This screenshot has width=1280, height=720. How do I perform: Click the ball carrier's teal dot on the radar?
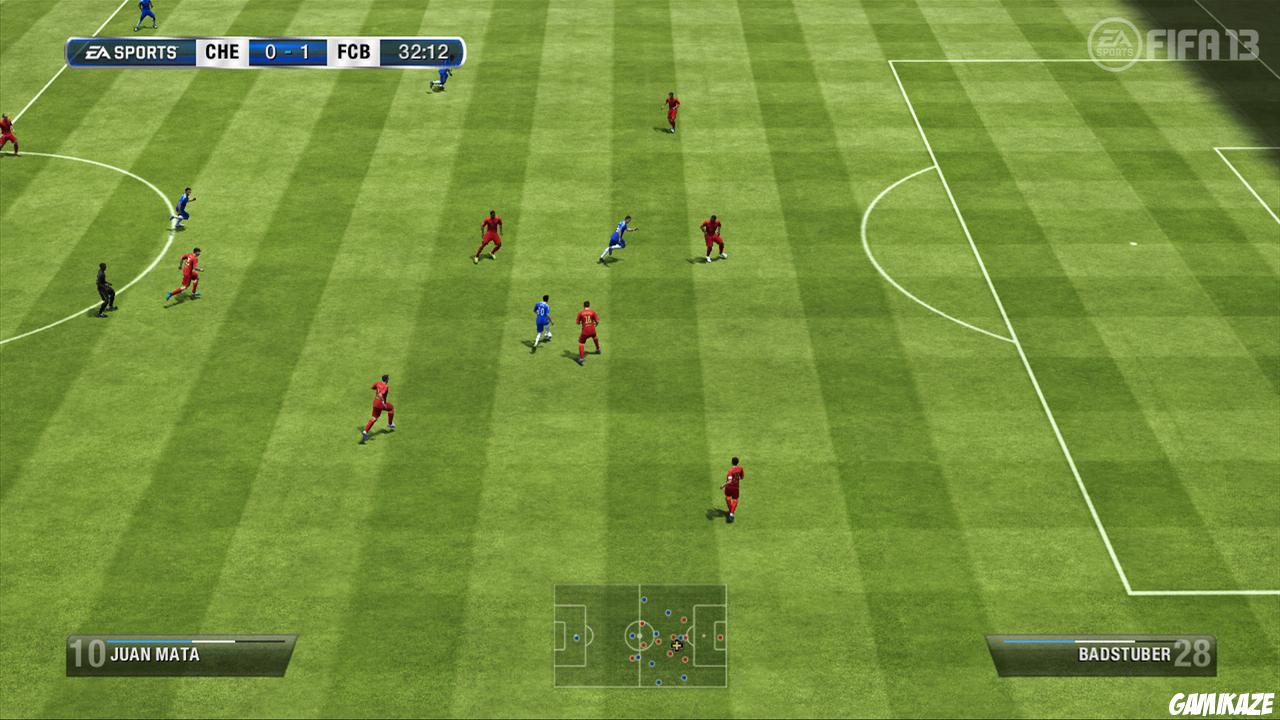point(680,637)
